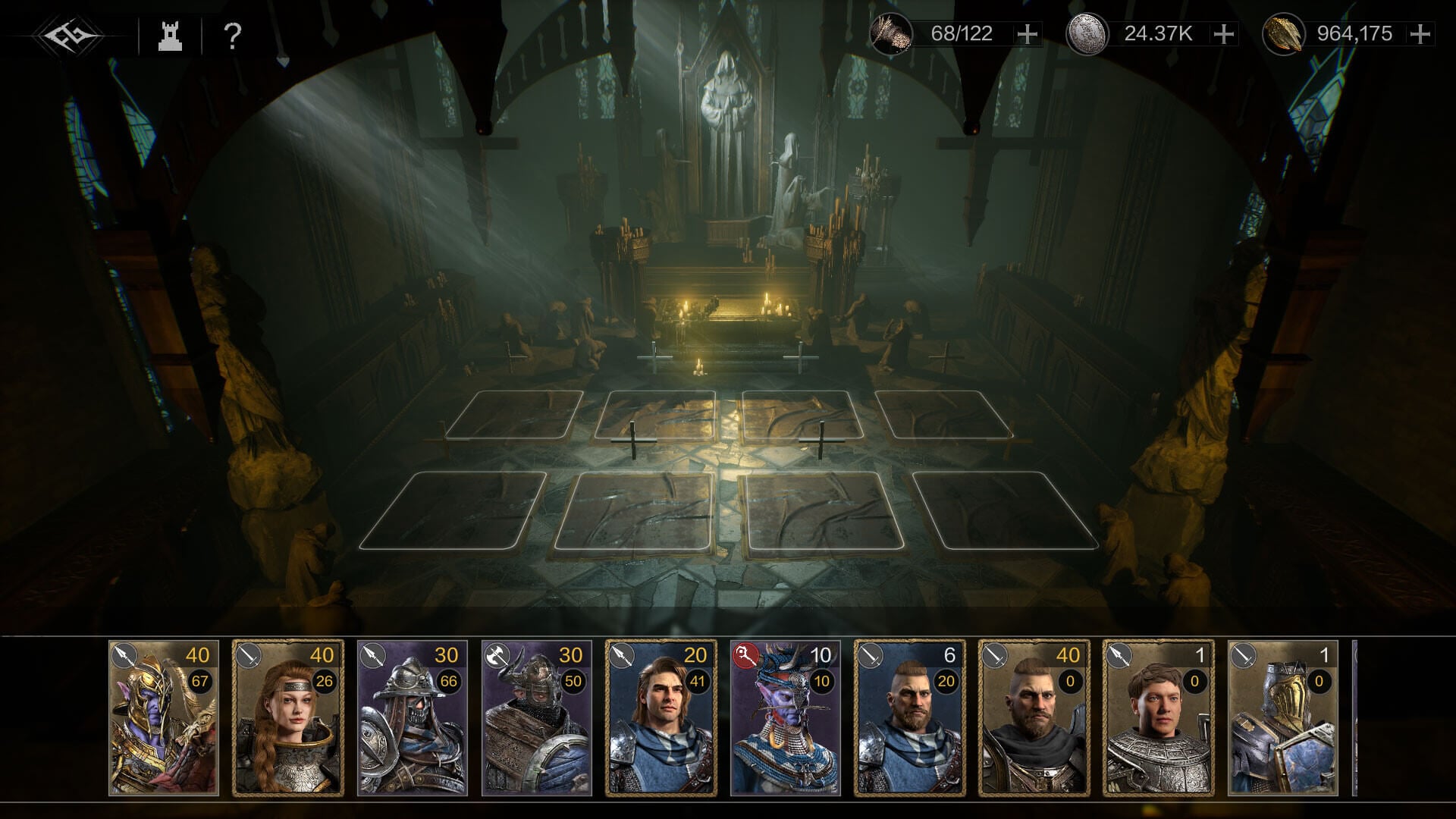1456x819 pixels.
Task: Select the mohawk bearded level 6 soldier card
Action: [x=909, y=717]
